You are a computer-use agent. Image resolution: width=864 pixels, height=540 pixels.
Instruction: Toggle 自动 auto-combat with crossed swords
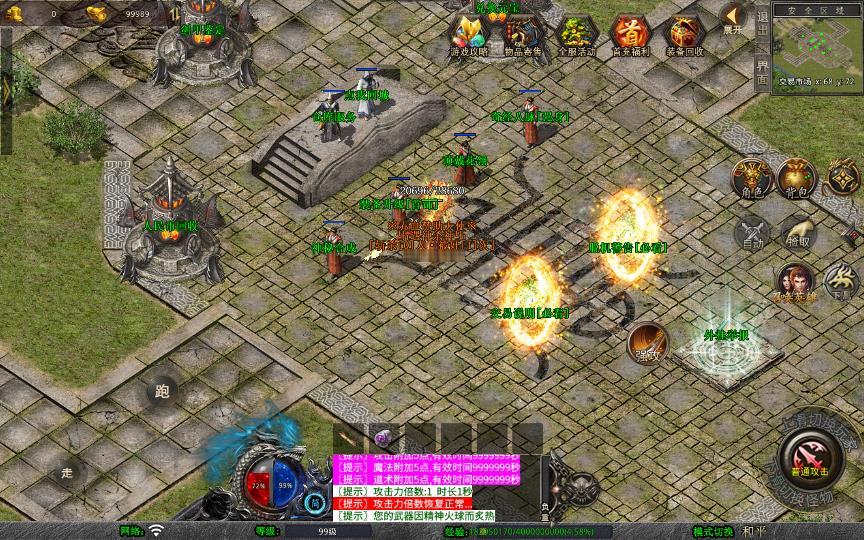(x=752, y=233)
